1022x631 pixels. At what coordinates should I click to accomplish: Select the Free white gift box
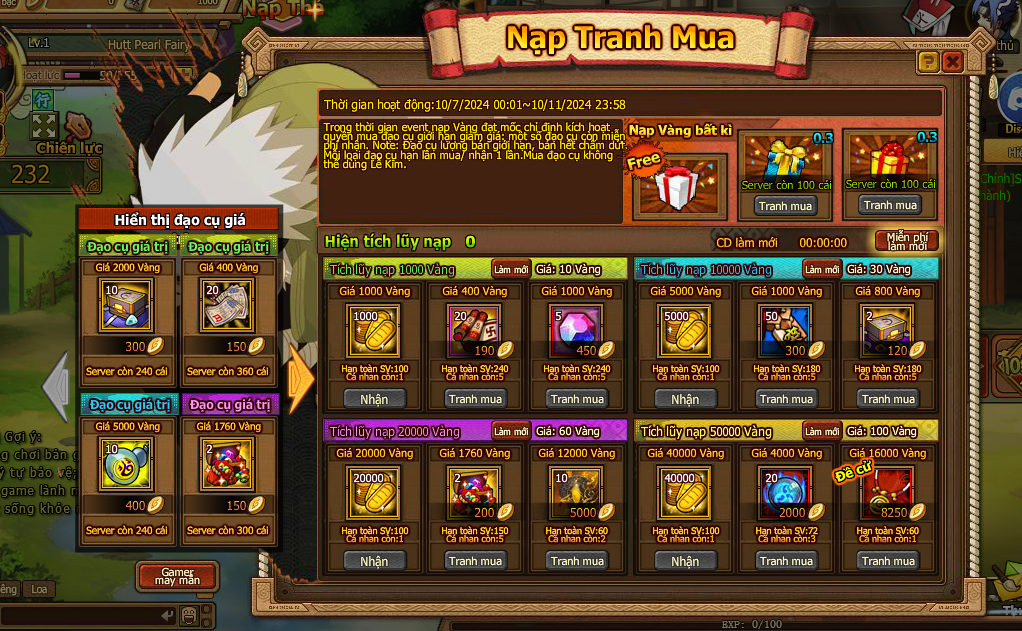(x=680, y=187)
